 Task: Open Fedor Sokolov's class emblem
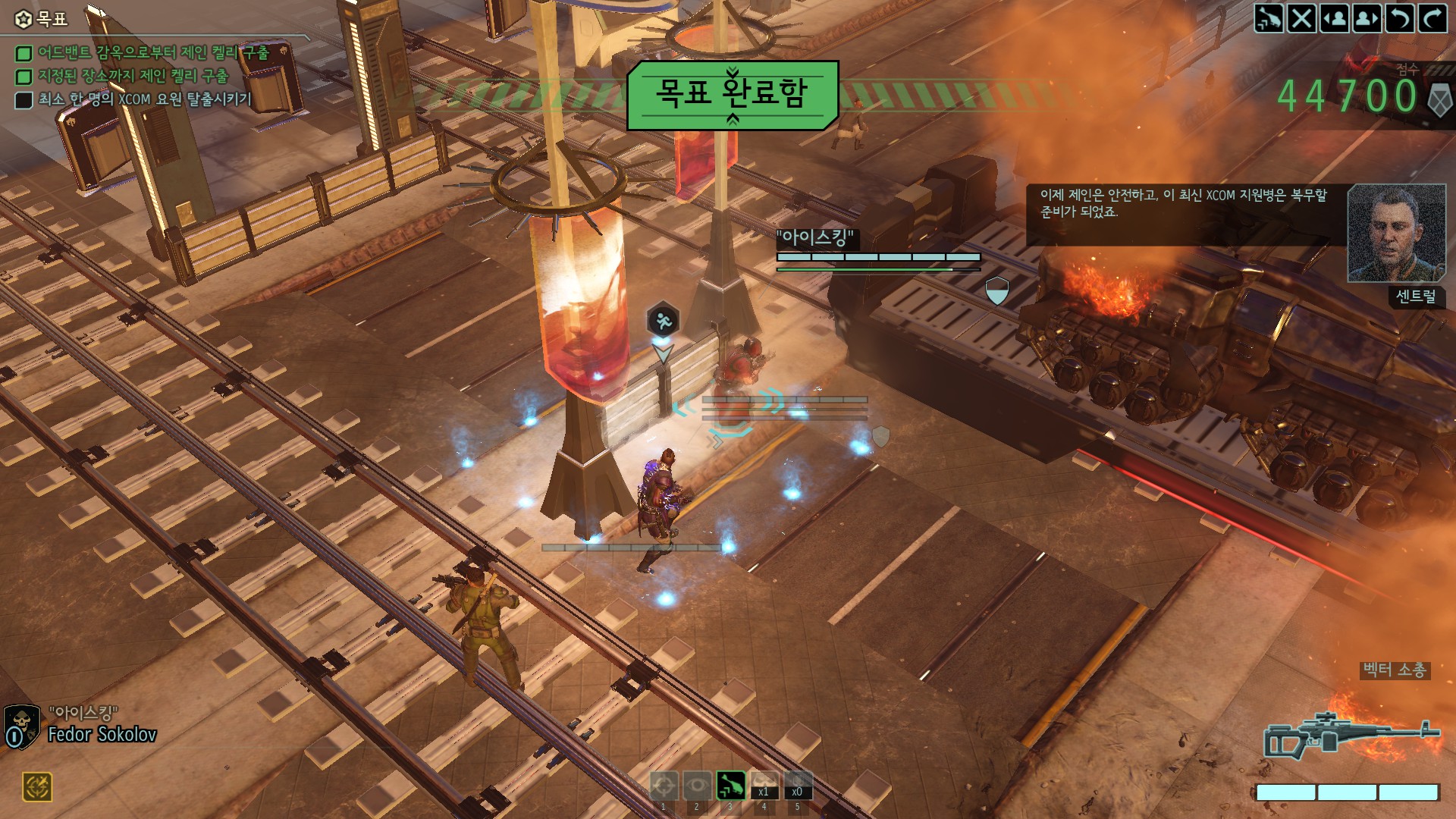click(21, 726)
